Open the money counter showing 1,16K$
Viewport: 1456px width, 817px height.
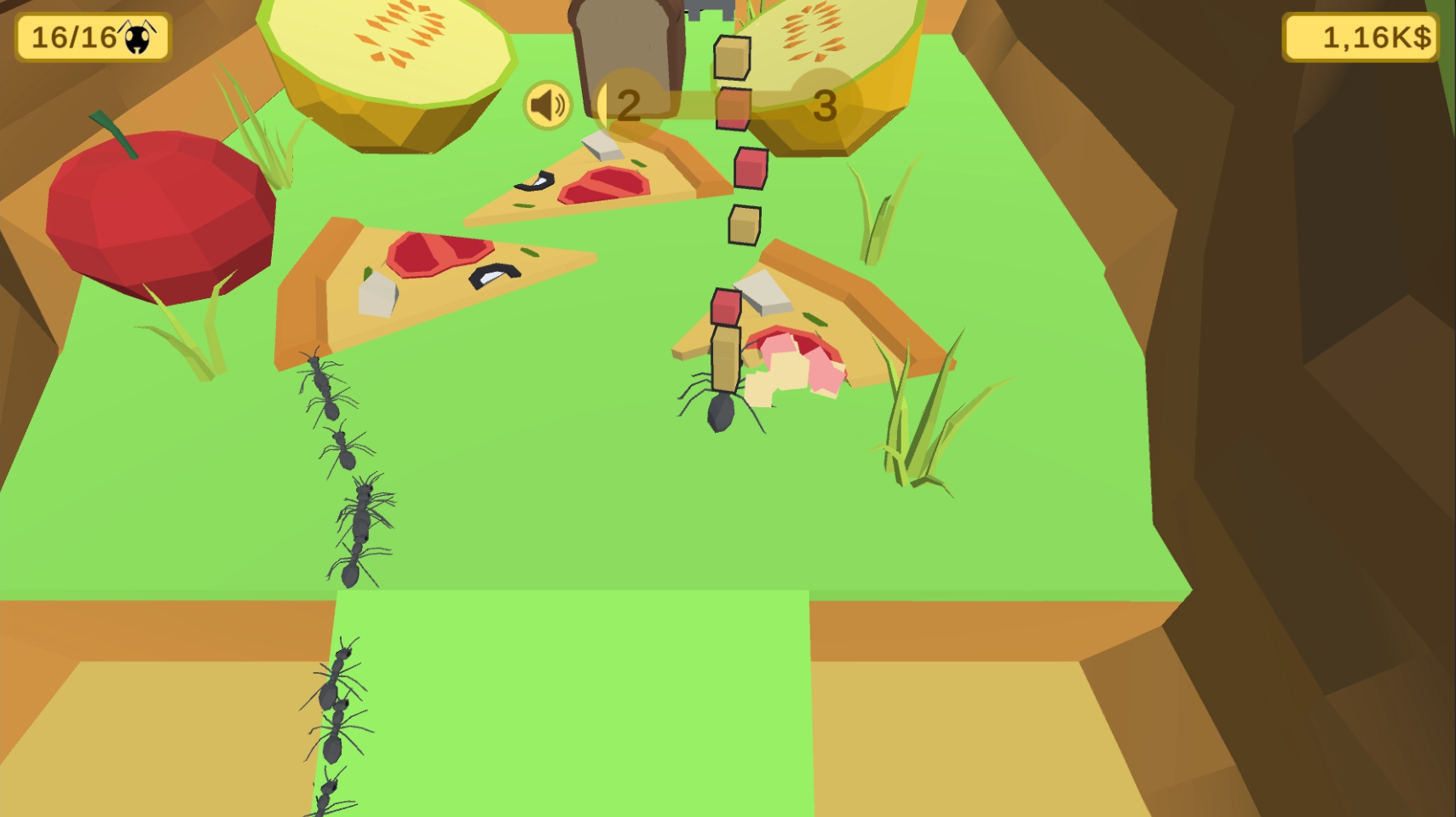(1359, 37)
